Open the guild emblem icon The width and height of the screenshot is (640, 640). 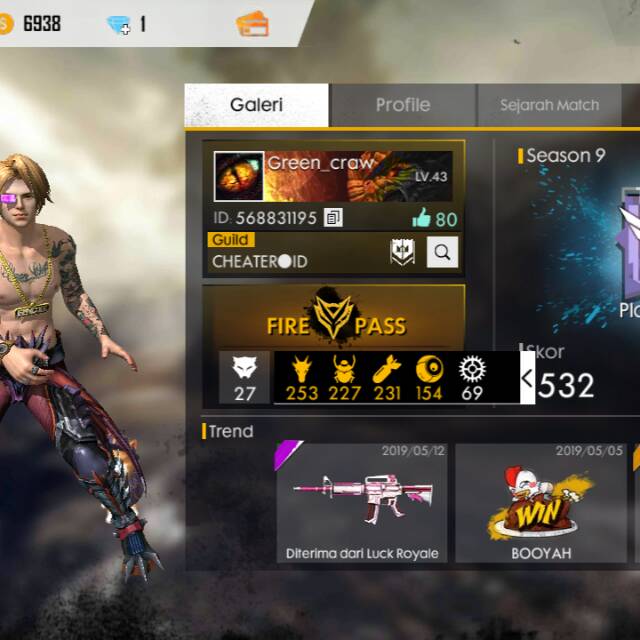coord(402,254)
